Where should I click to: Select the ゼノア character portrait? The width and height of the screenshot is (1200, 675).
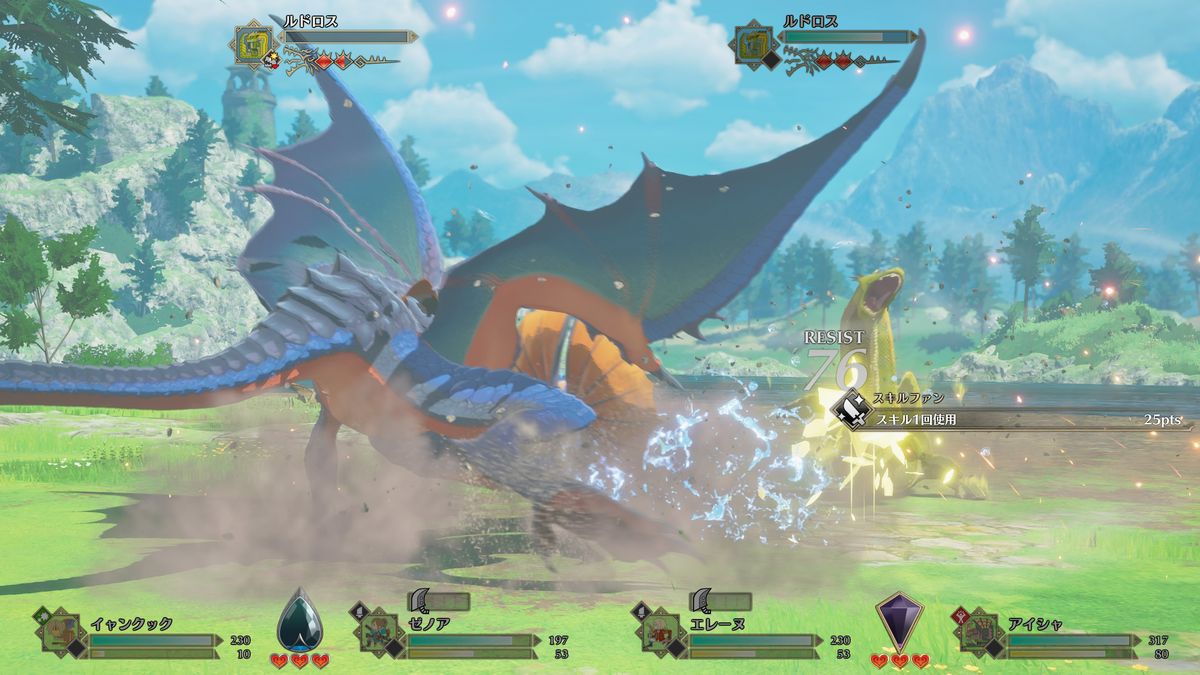click(375, 632)
